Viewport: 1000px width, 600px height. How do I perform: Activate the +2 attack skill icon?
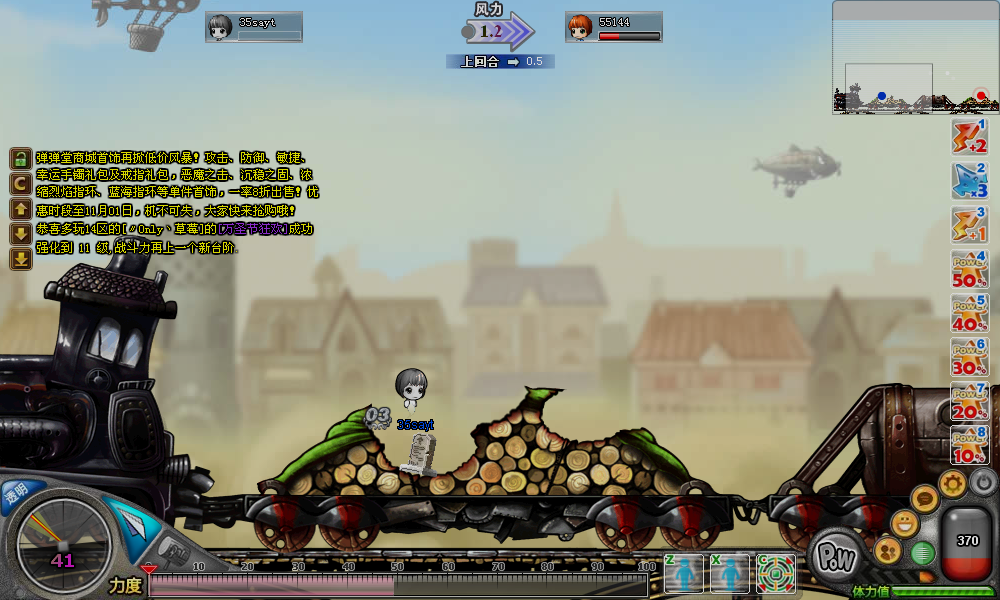[969, 137]
